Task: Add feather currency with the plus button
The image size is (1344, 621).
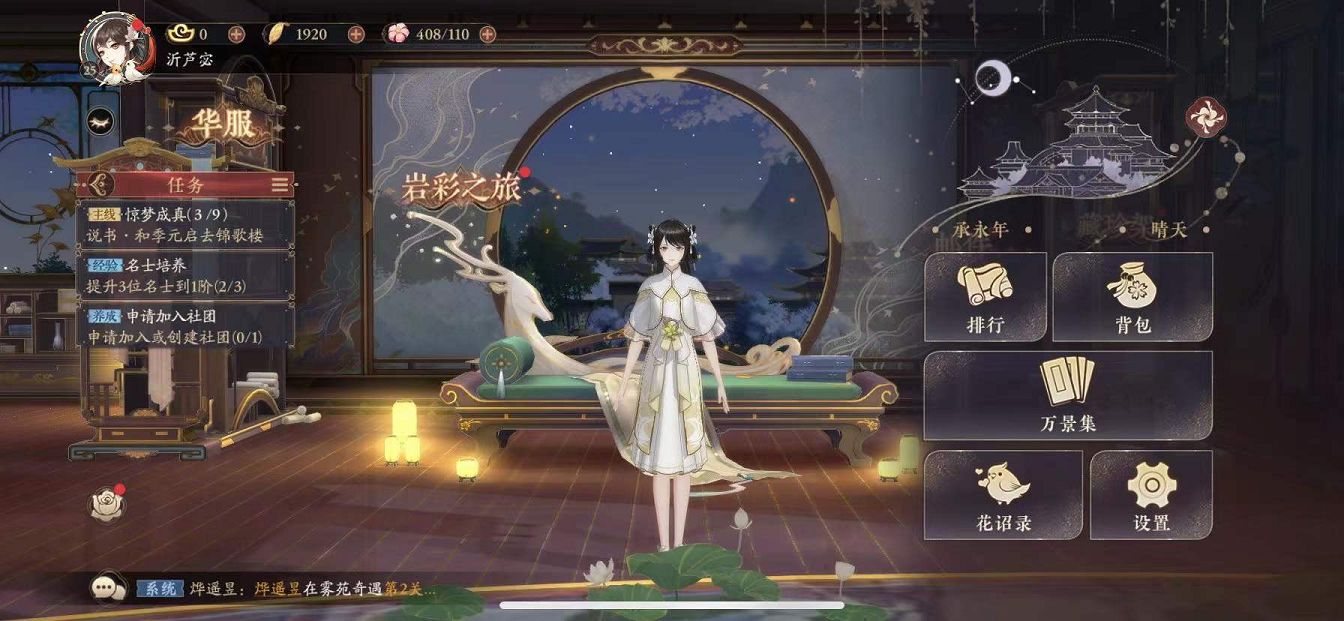Action: tap(356, 34)
